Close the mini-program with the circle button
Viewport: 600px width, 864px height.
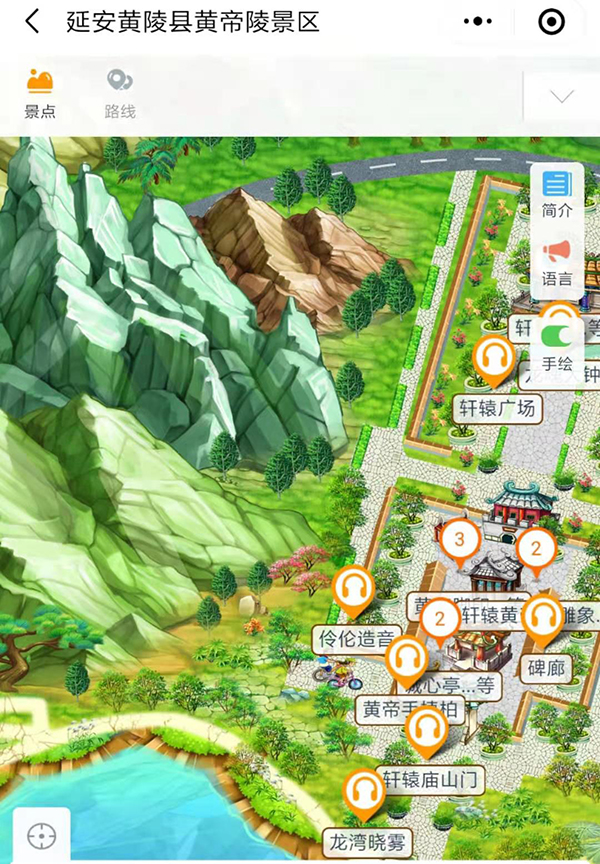pyautogui.click(x=551, y=21)
